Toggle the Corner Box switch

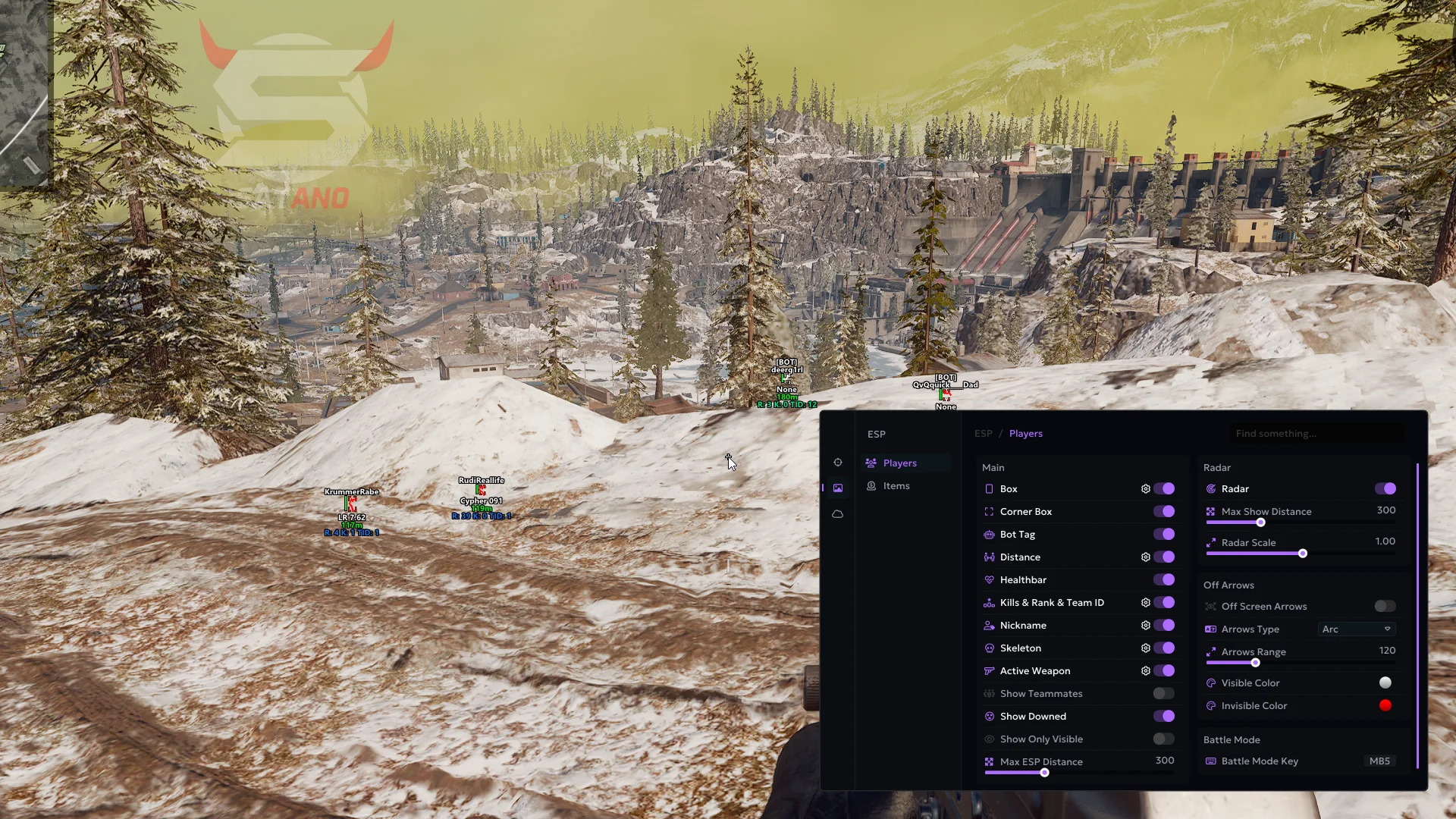pos(1164,512)
